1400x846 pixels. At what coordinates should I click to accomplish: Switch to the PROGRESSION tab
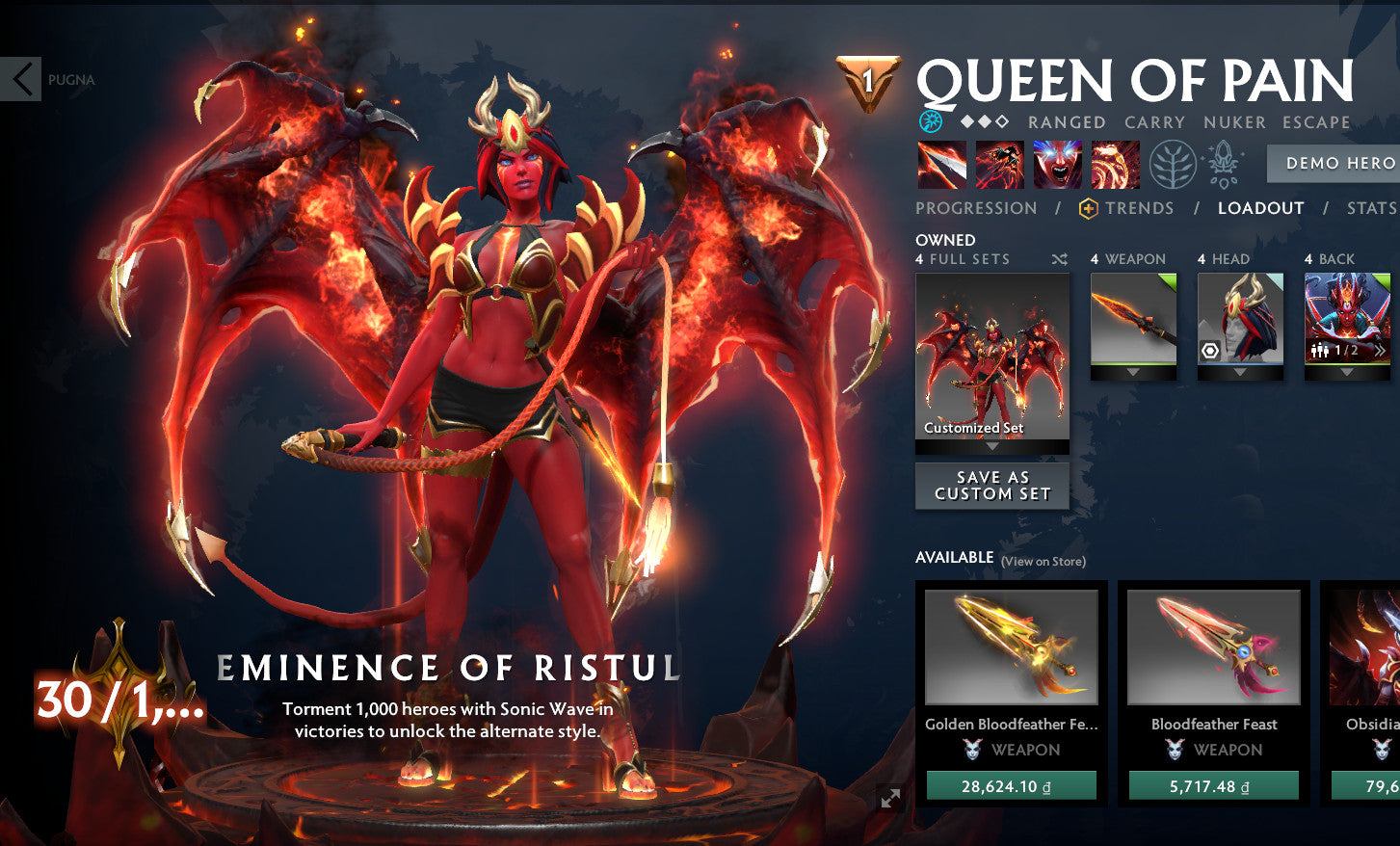[x=975, y=207]
